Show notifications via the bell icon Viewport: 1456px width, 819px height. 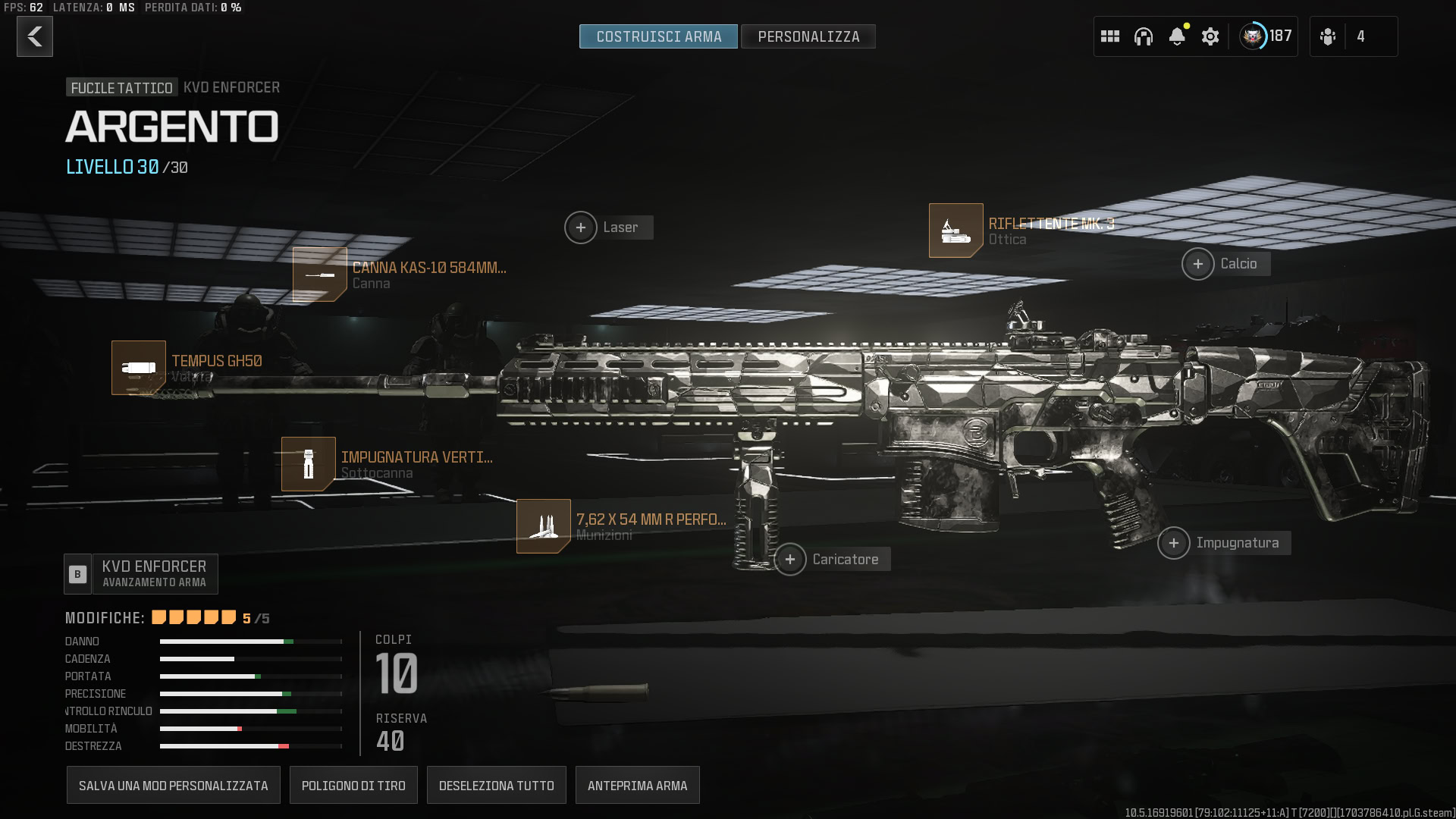click(1177, 36)
